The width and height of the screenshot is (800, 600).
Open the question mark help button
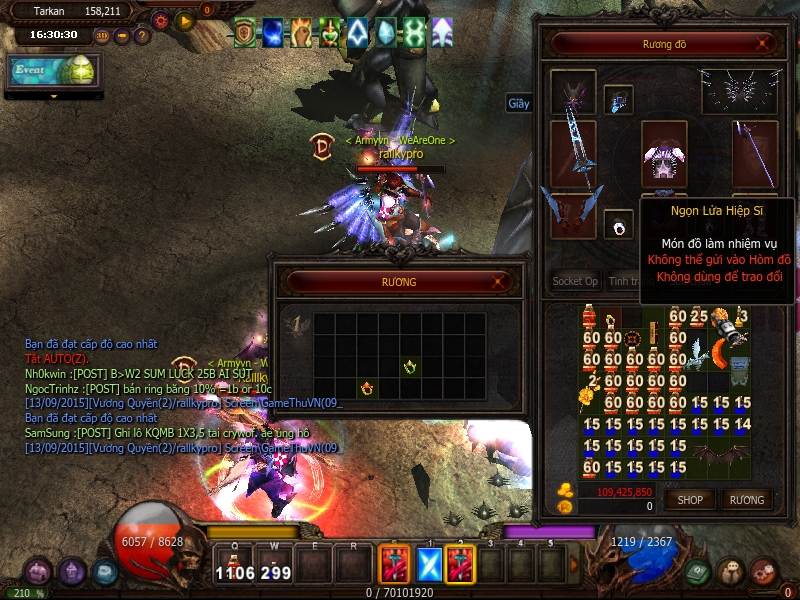coord(142,36)
